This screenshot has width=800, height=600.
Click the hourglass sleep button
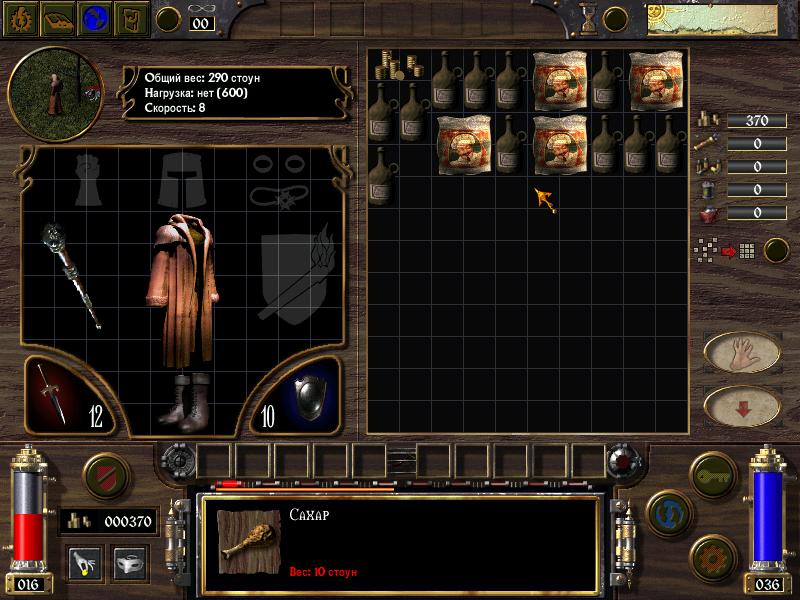click(x=587, y=17)
